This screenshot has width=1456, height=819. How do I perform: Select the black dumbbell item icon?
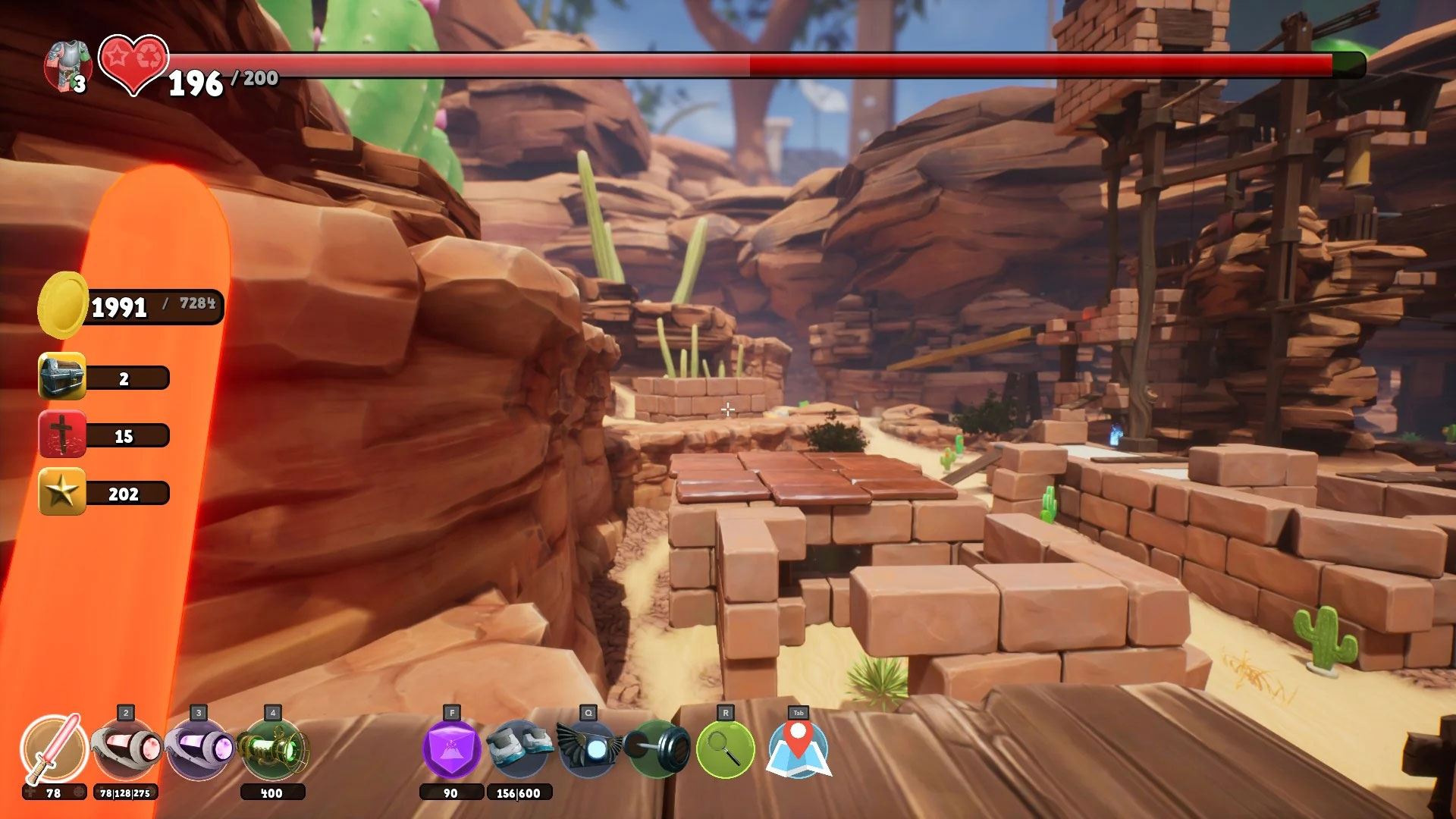658,749
